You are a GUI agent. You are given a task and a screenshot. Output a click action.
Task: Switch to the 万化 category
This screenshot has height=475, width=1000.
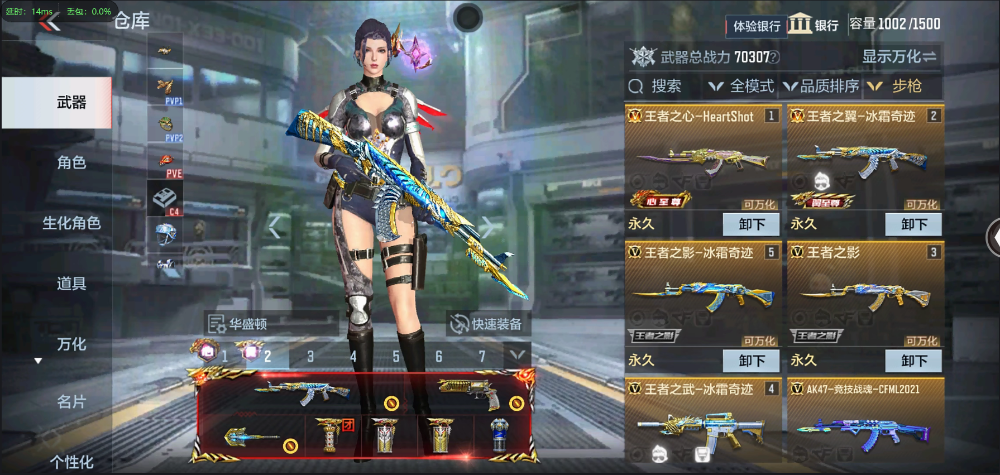[71, 344]
